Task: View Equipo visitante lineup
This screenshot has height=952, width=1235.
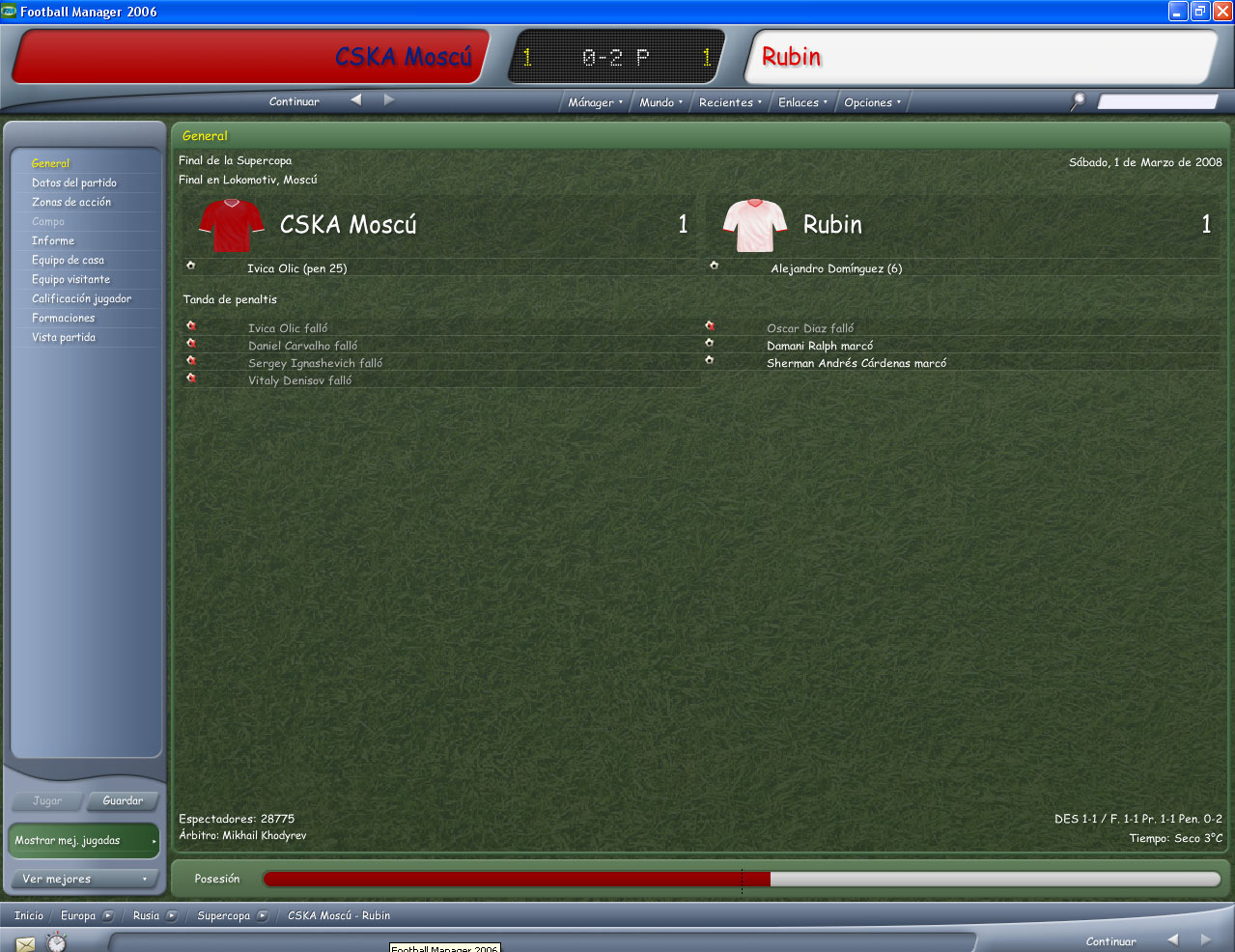Action: point(70,279)
